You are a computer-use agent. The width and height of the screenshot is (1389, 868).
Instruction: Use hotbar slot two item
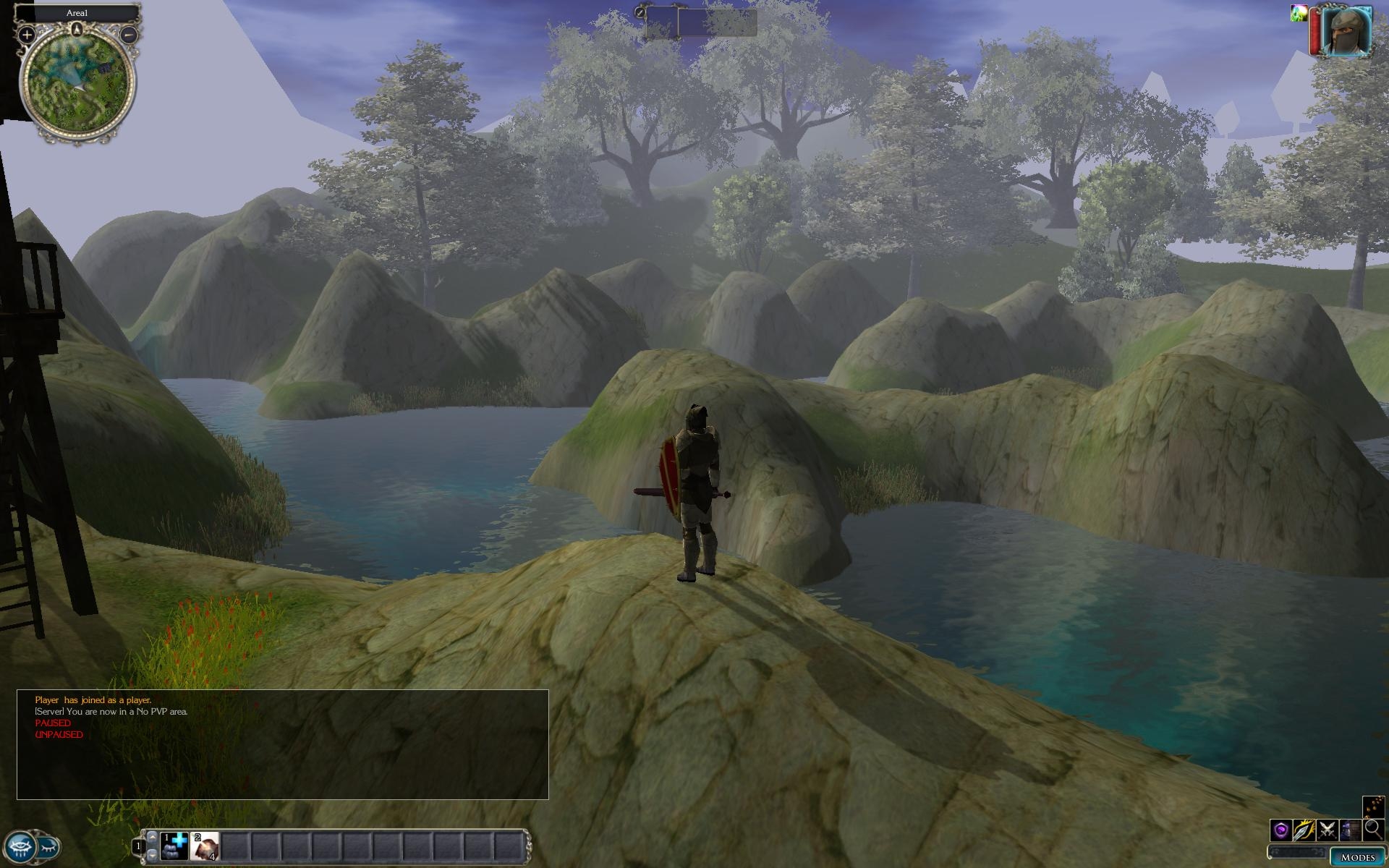point(205,846)
